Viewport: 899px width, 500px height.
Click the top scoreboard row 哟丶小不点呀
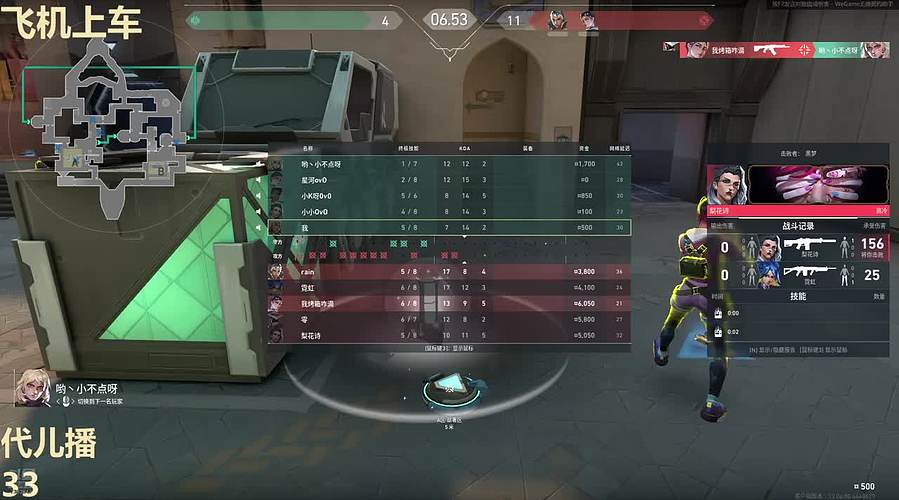click(450, 164)
